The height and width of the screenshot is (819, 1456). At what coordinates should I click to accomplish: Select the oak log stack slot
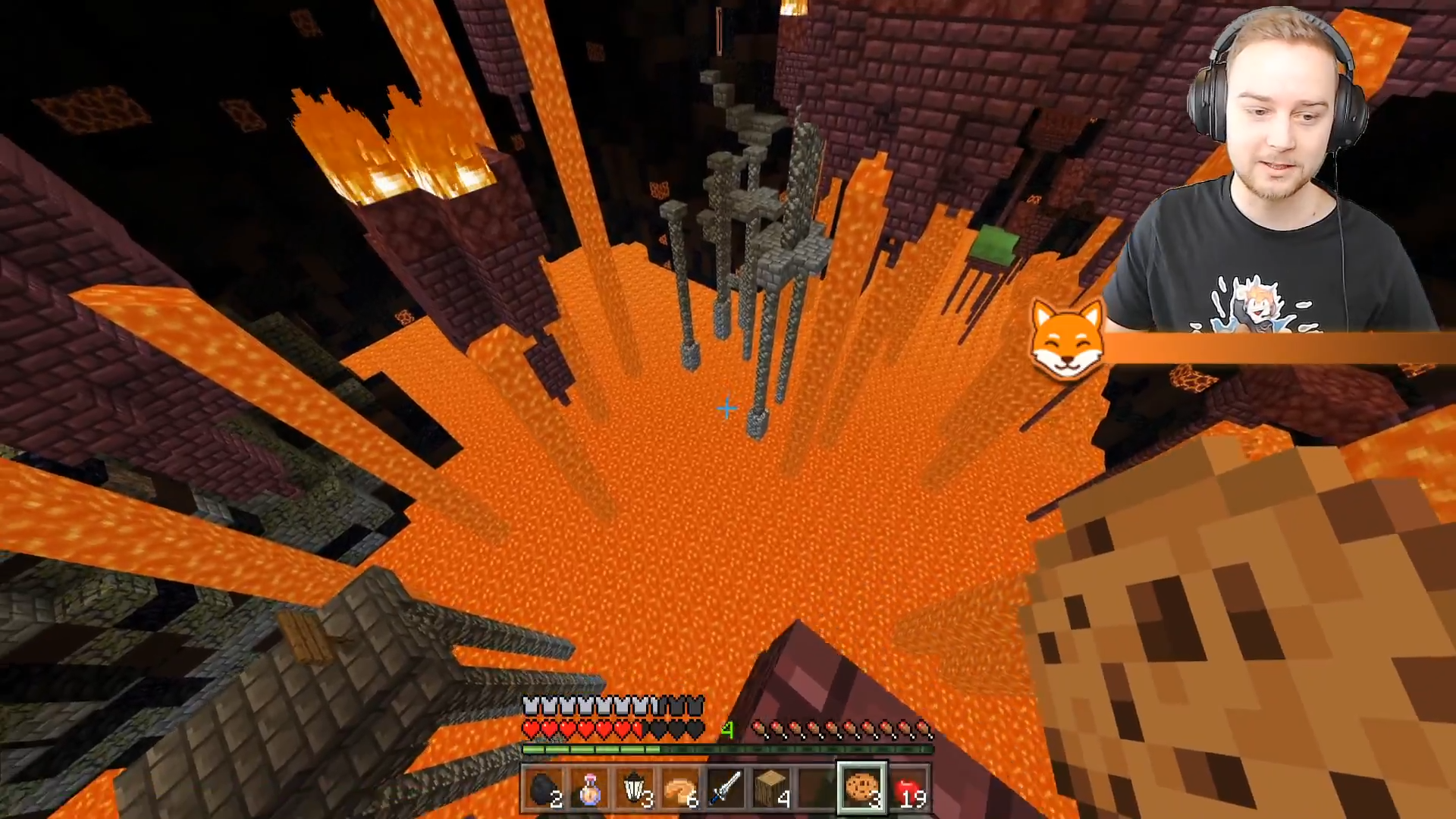pos(771,789)
